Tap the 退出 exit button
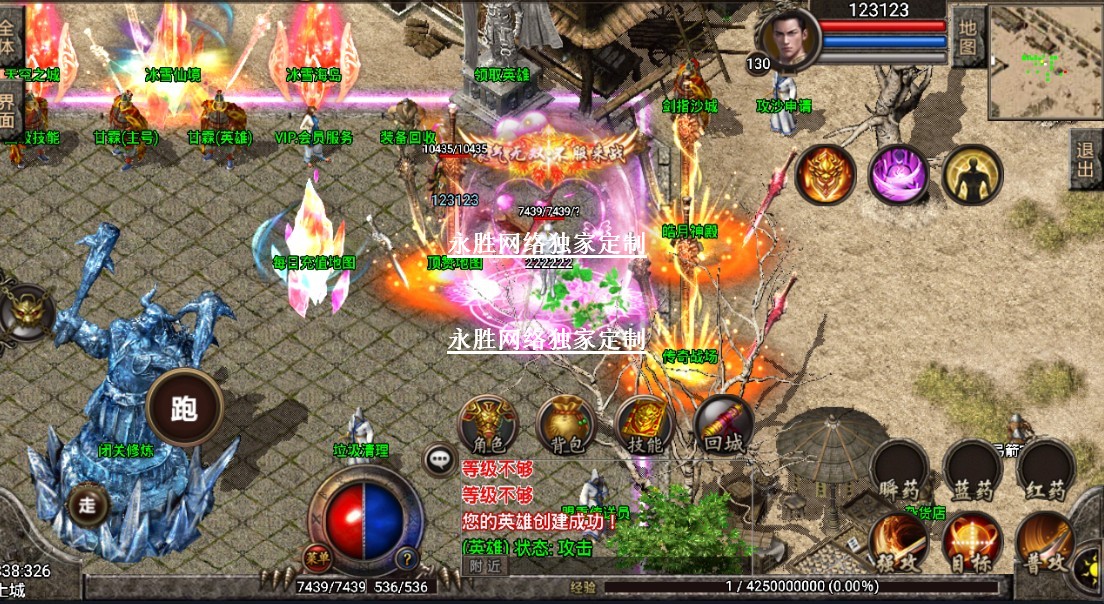Image resolution: width=1104 pixels, height=604 pixels. (x=1086, y=159)
